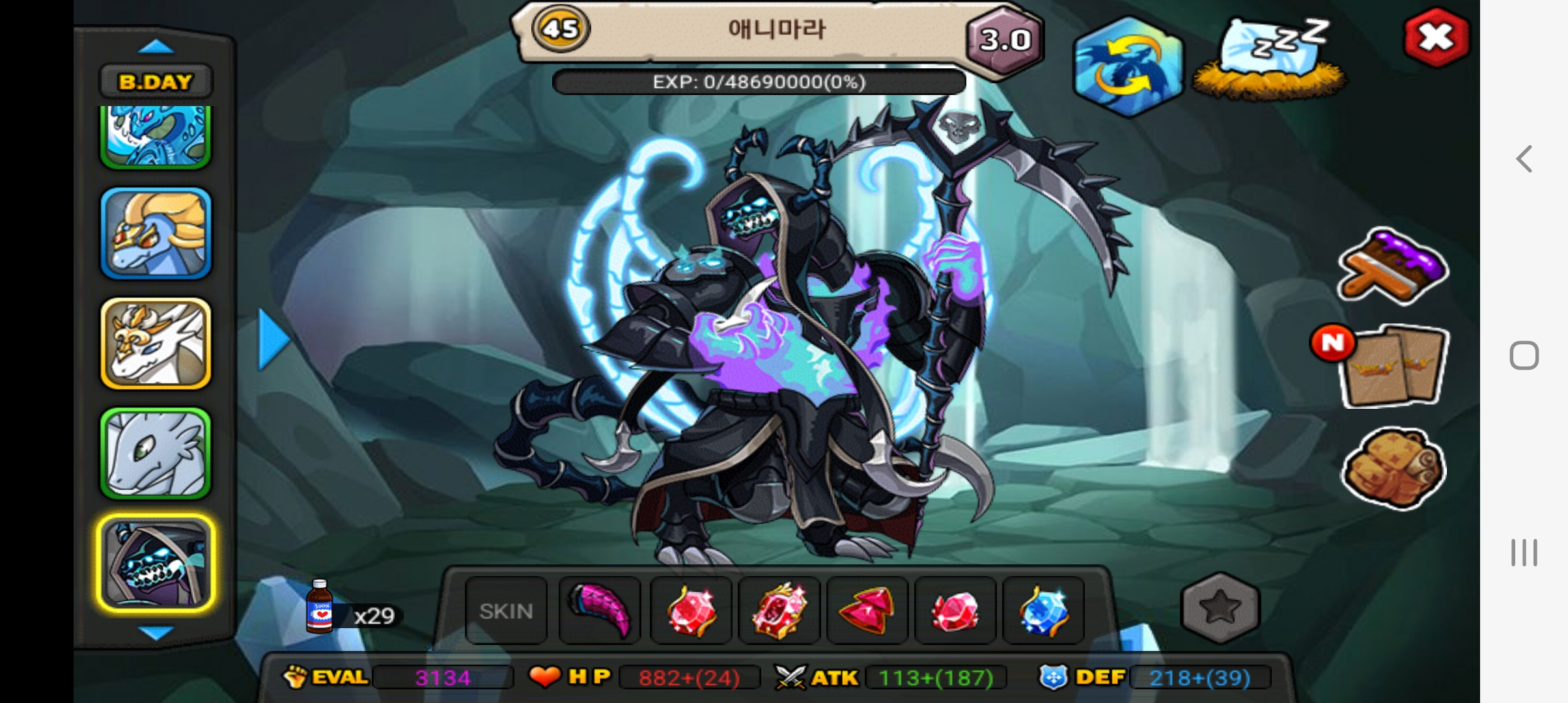Select the blue gem equipment slot
Image resolution: width=1568 pixels, height=703 pixels.
coord(1044,611)
